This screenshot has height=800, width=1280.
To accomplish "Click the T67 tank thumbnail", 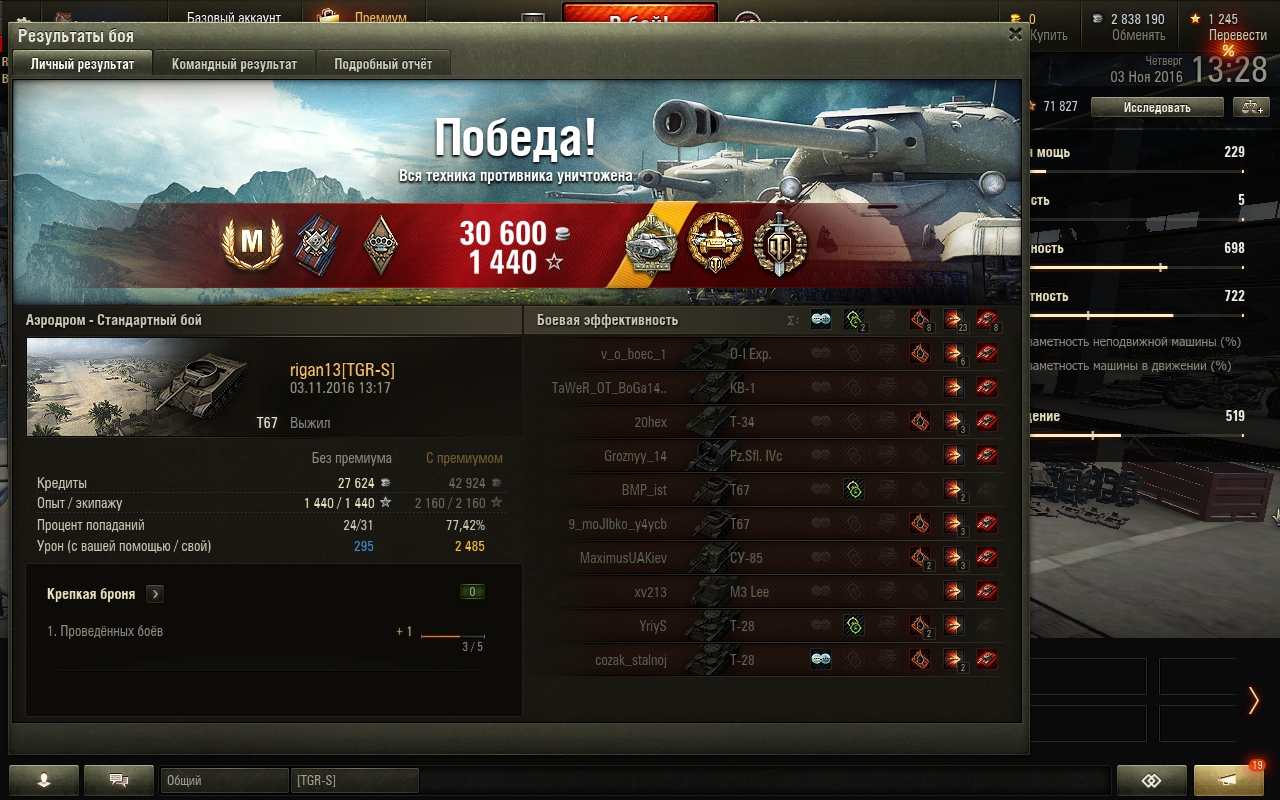I will [138, 387].
